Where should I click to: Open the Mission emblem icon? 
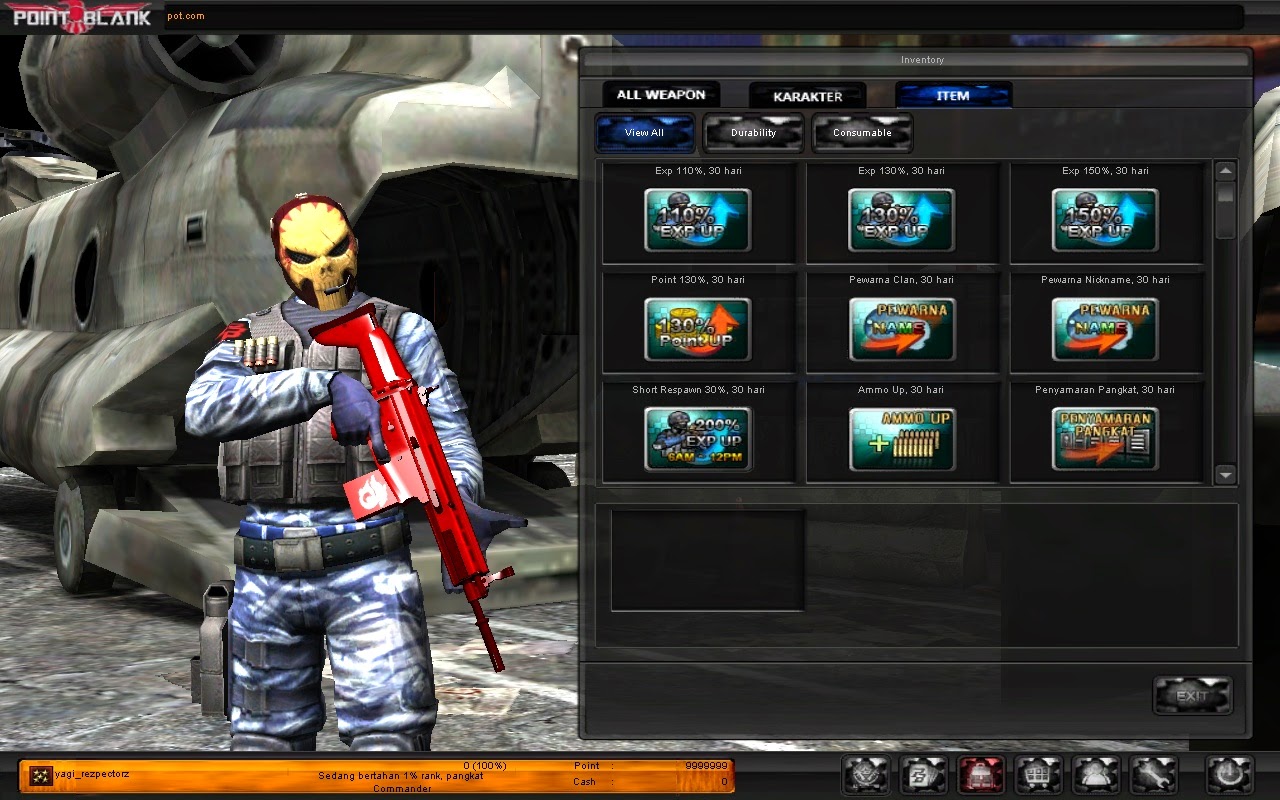click(x=865, y=776)
